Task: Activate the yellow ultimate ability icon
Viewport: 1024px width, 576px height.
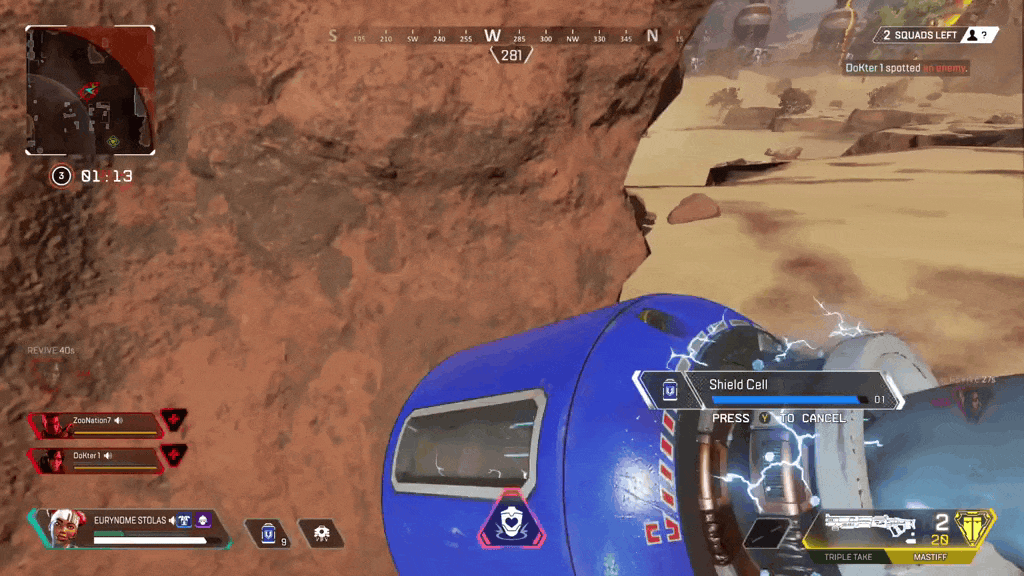Action: click(x=973, y=528)
